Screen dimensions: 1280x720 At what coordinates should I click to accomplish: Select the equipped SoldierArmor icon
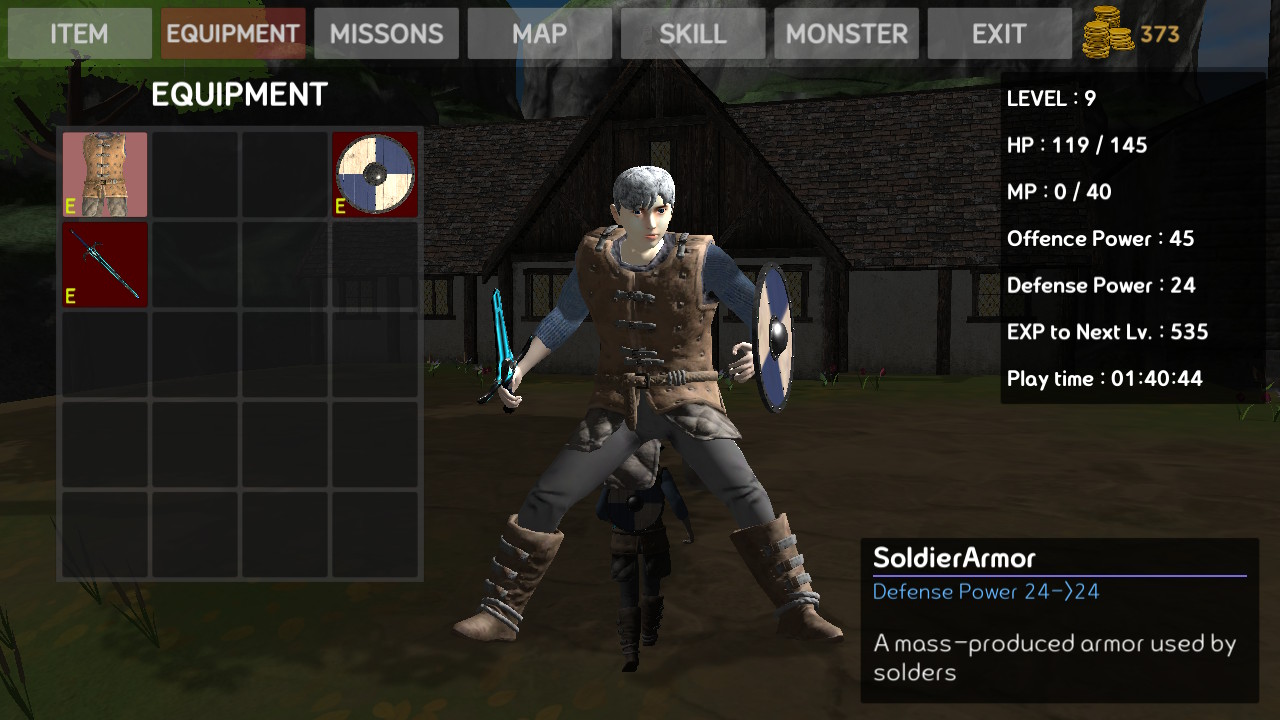(x=104, y=174)
